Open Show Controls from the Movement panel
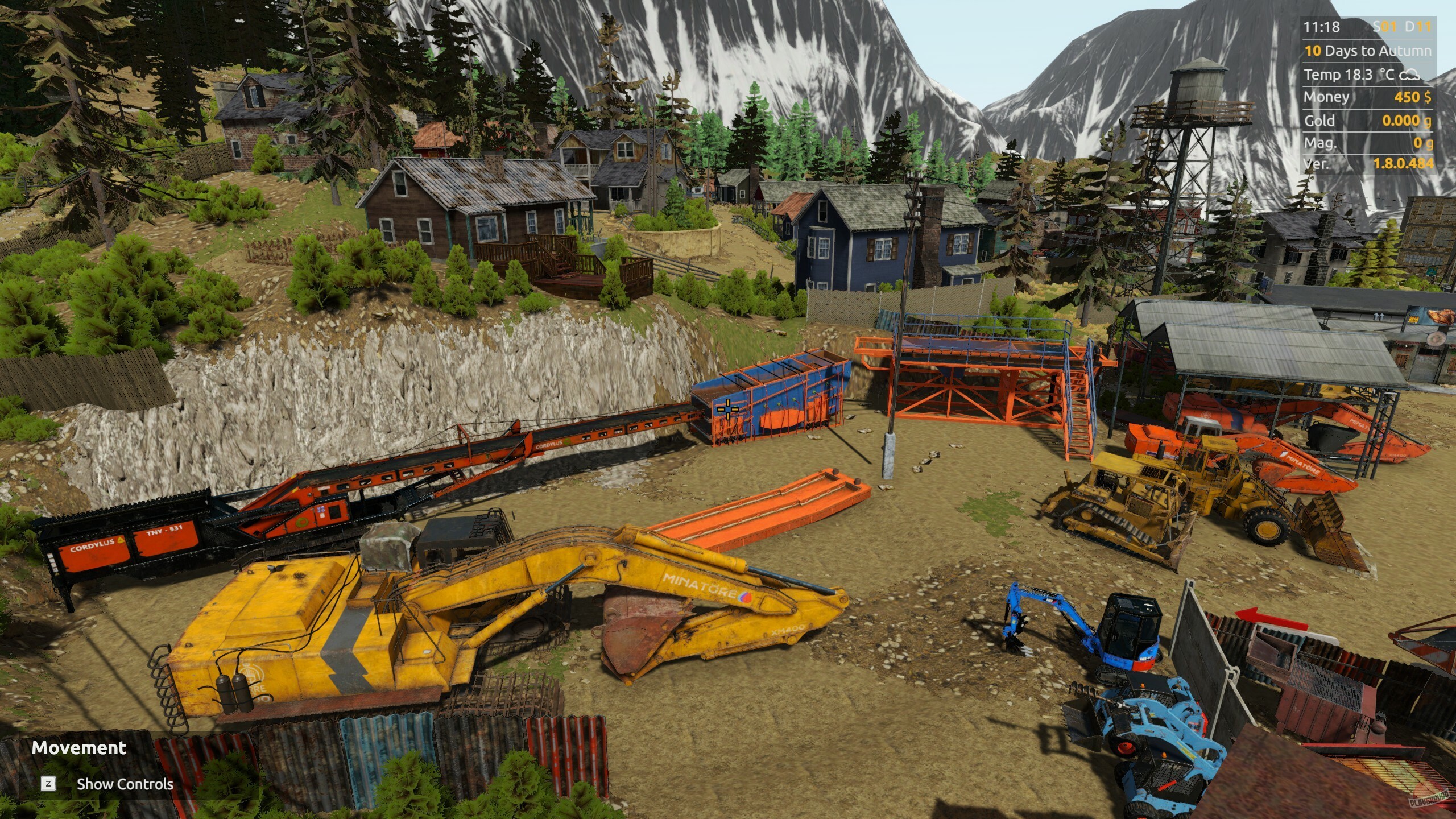The height and width of the screenshot is (819, 1456). [125, 784]
